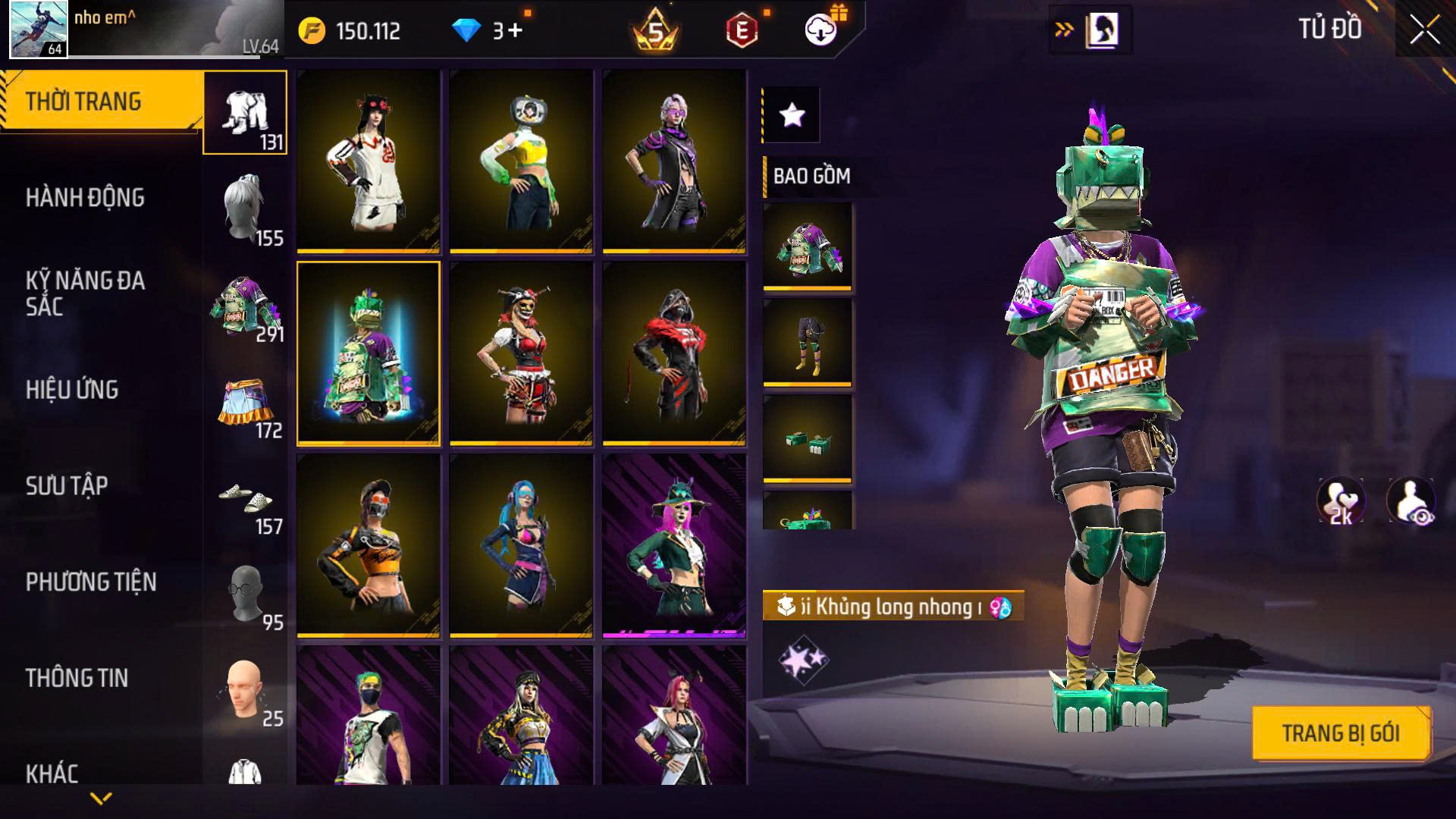Open the character collection book icon
Screen dimensions: 1456x819
1102,30
